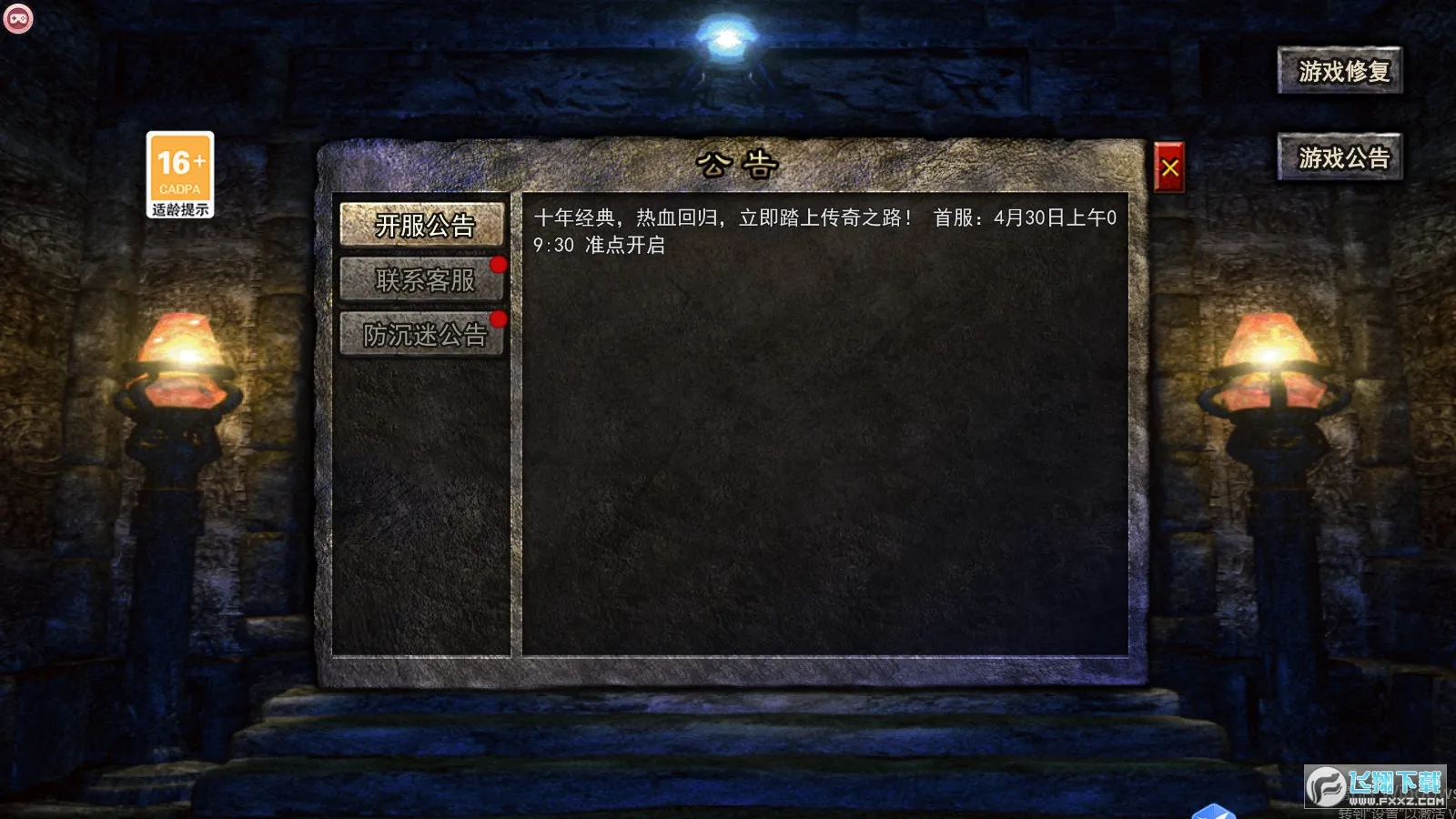Click the 公告 title atop the board
The width and height of the screenshot is (1456, 819).
point(737,161)
